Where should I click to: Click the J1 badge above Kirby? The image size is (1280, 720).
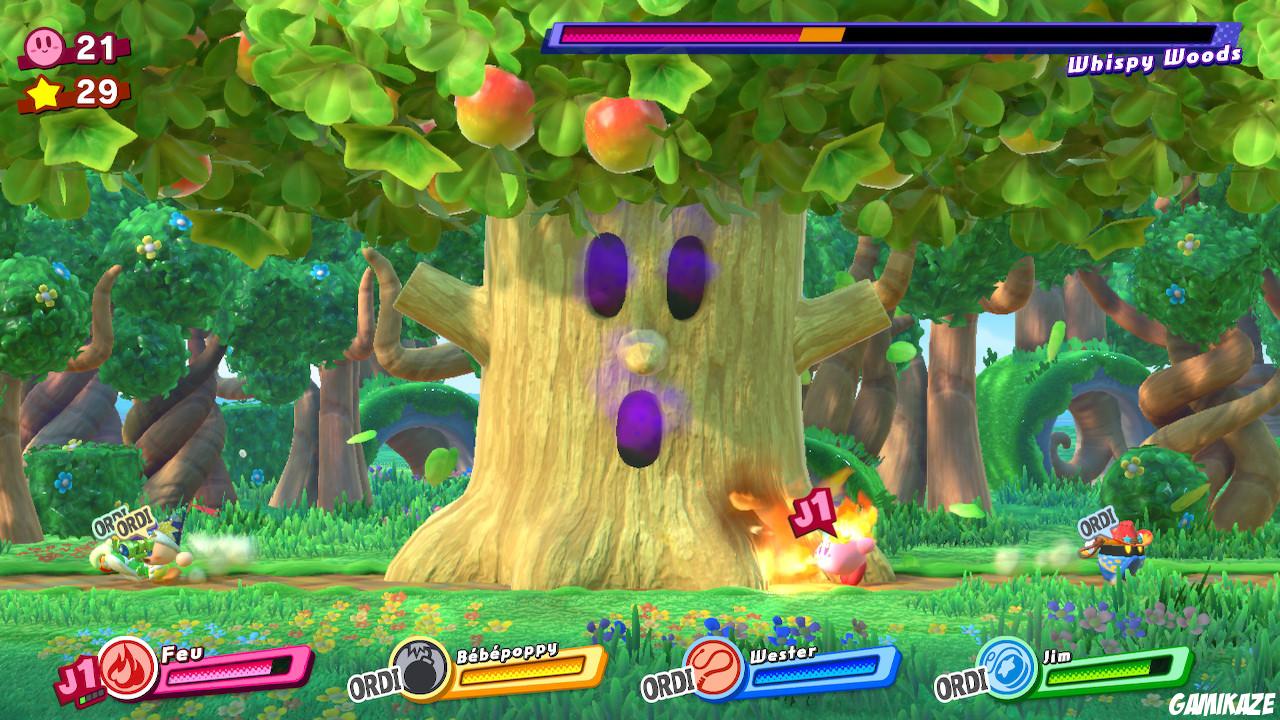point(812,511)
